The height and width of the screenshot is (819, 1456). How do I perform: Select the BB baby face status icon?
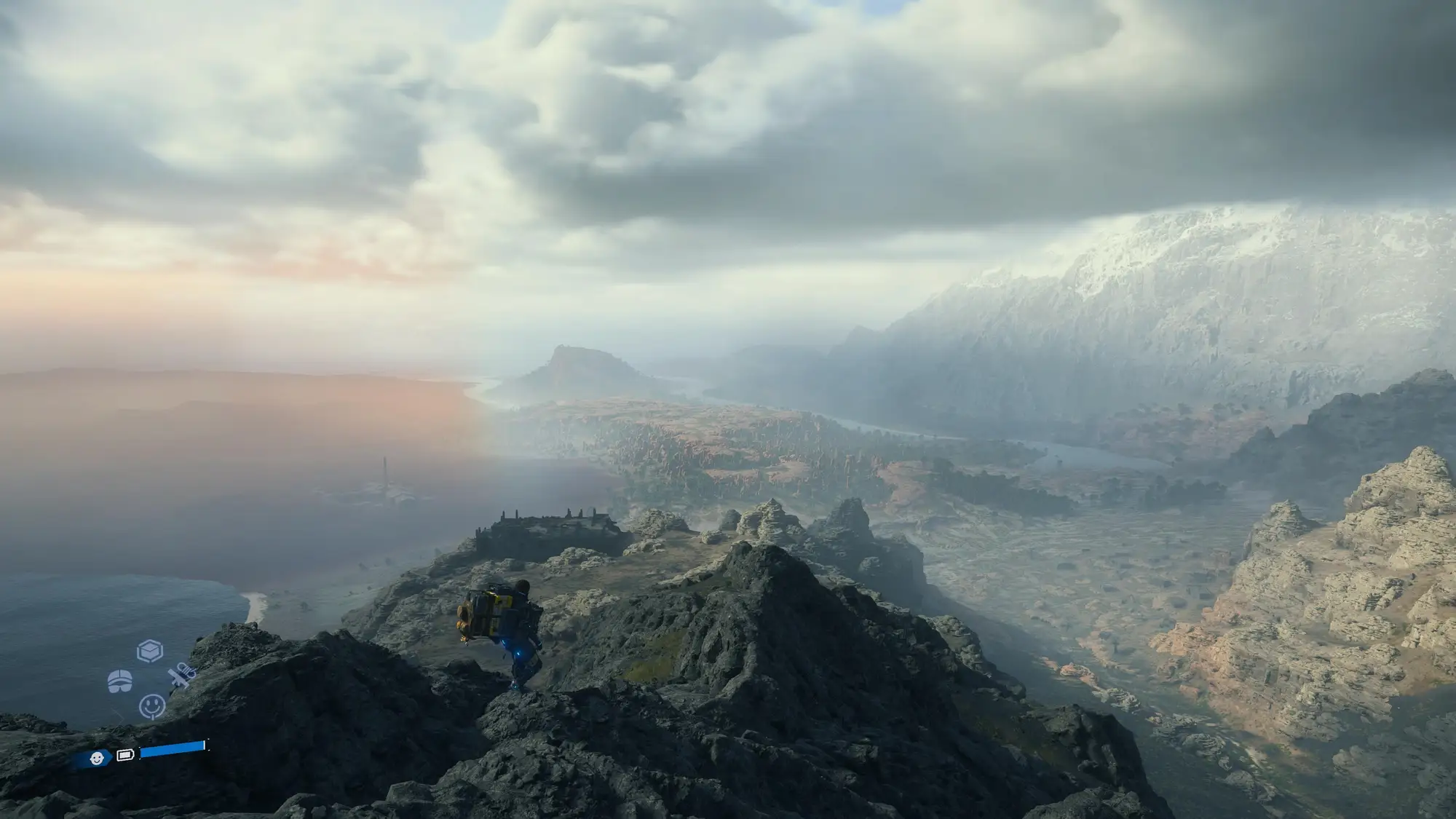[x=97, y=759]
